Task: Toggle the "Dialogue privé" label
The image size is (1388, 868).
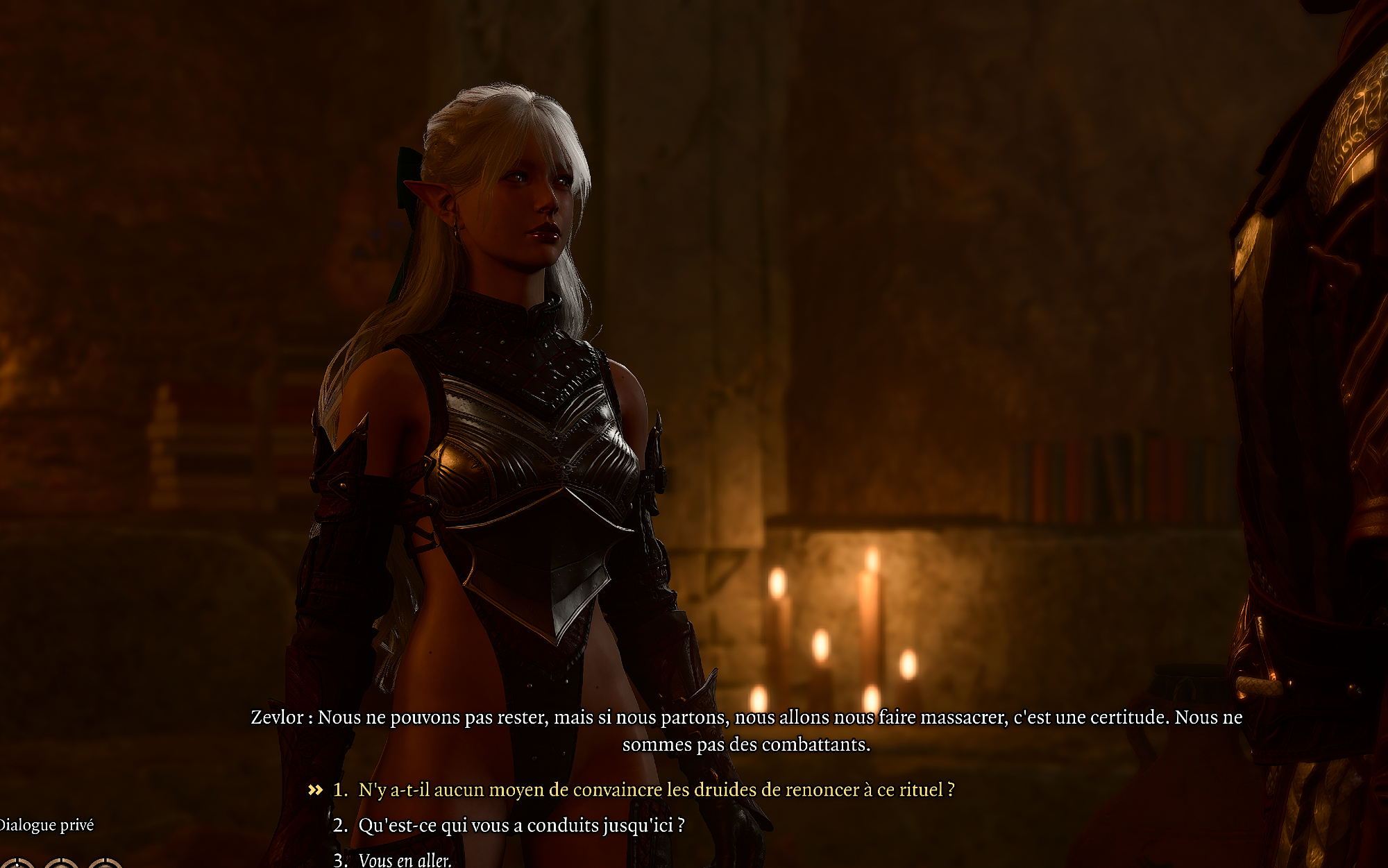Action: [x=46, y=825]
